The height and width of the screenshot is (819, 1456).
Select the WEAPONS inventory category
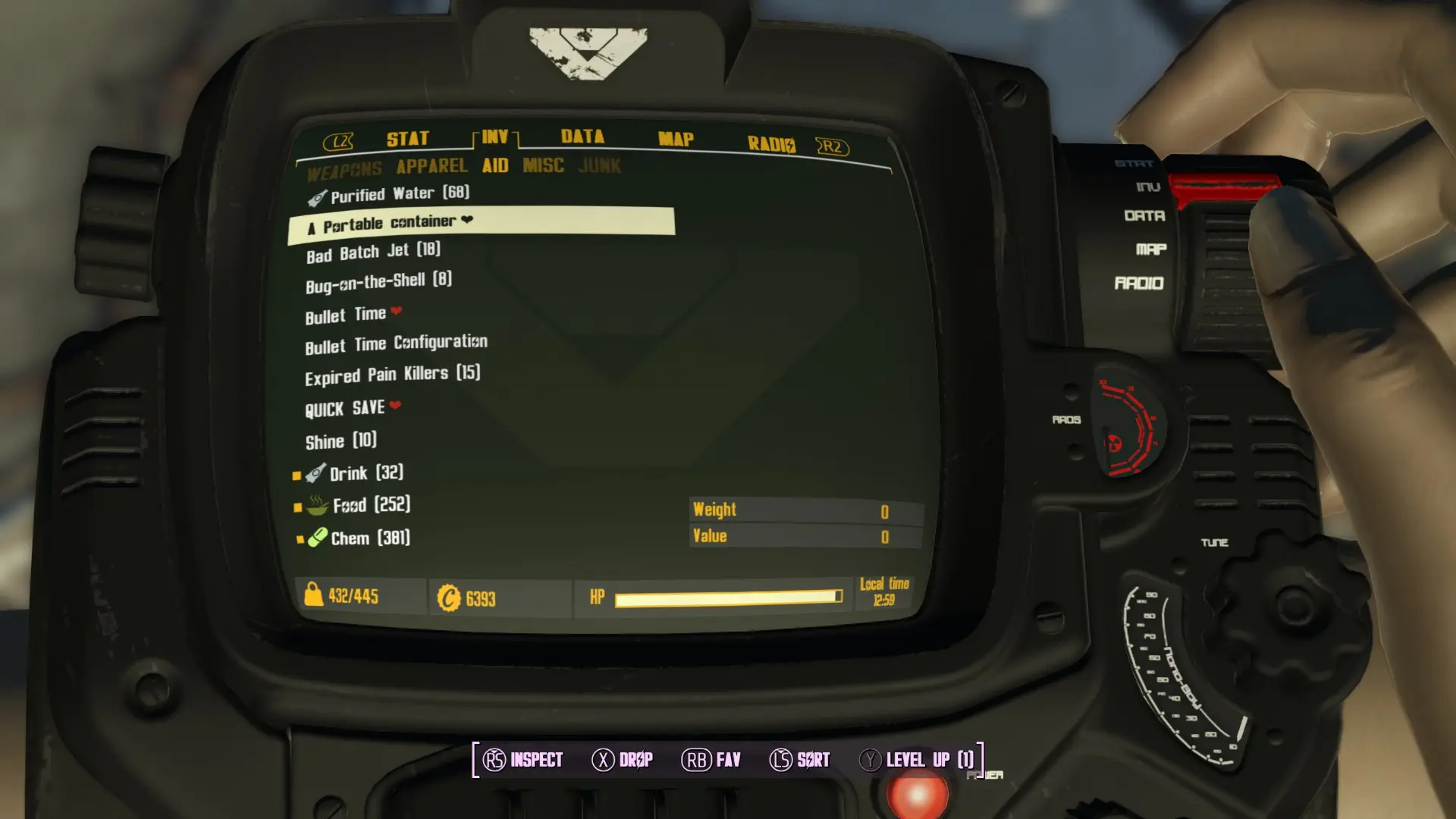pyautogui.click(x=344, y=171)
